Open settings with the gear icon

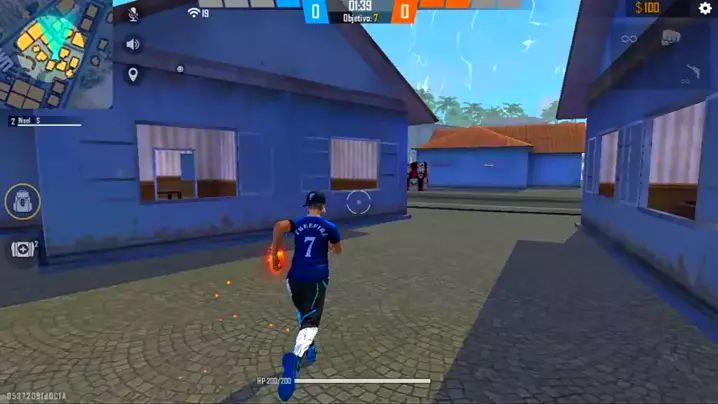click(x=705, y=9)
